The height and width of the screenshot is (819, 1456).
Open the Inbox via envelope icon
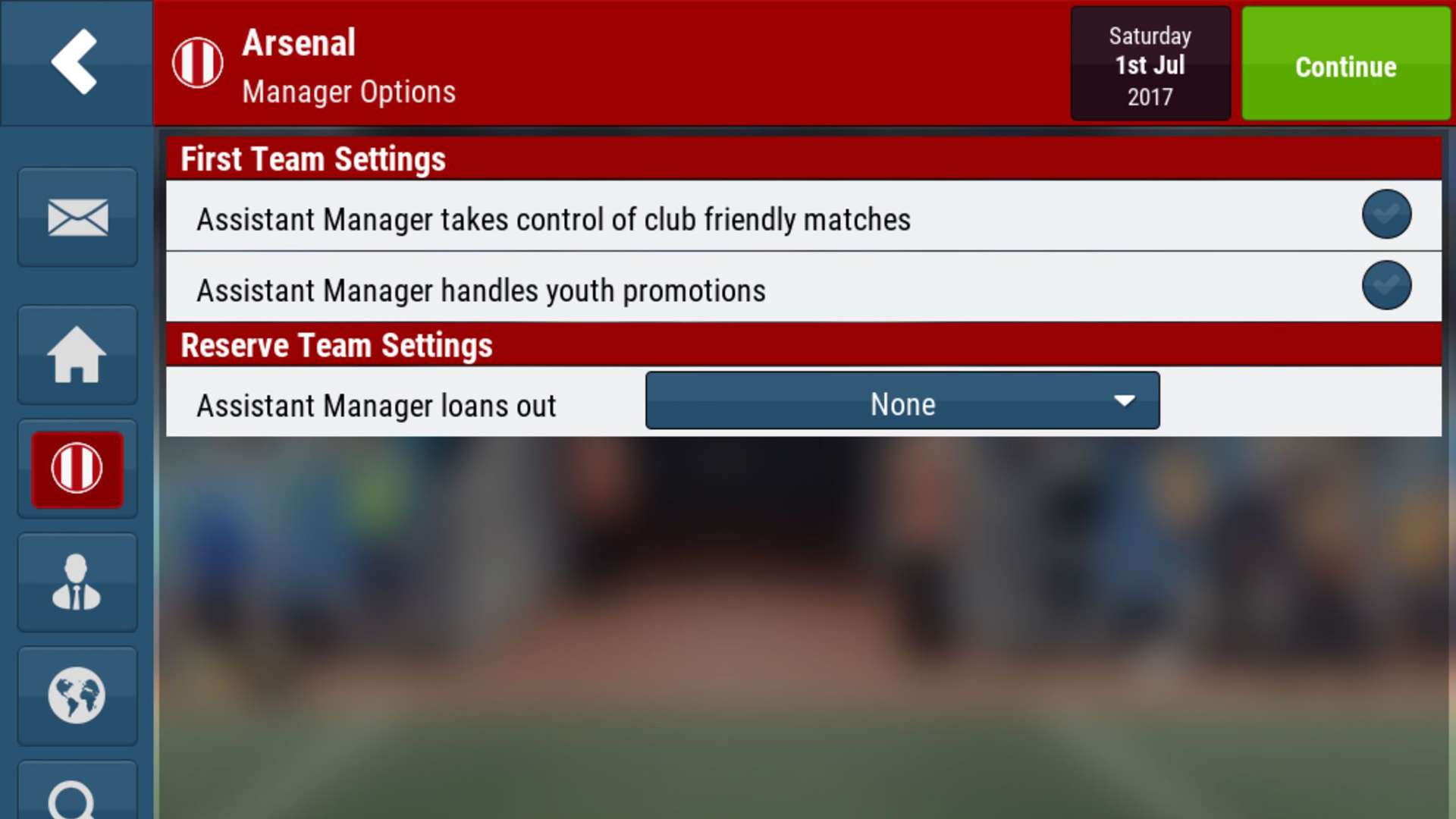77,218
